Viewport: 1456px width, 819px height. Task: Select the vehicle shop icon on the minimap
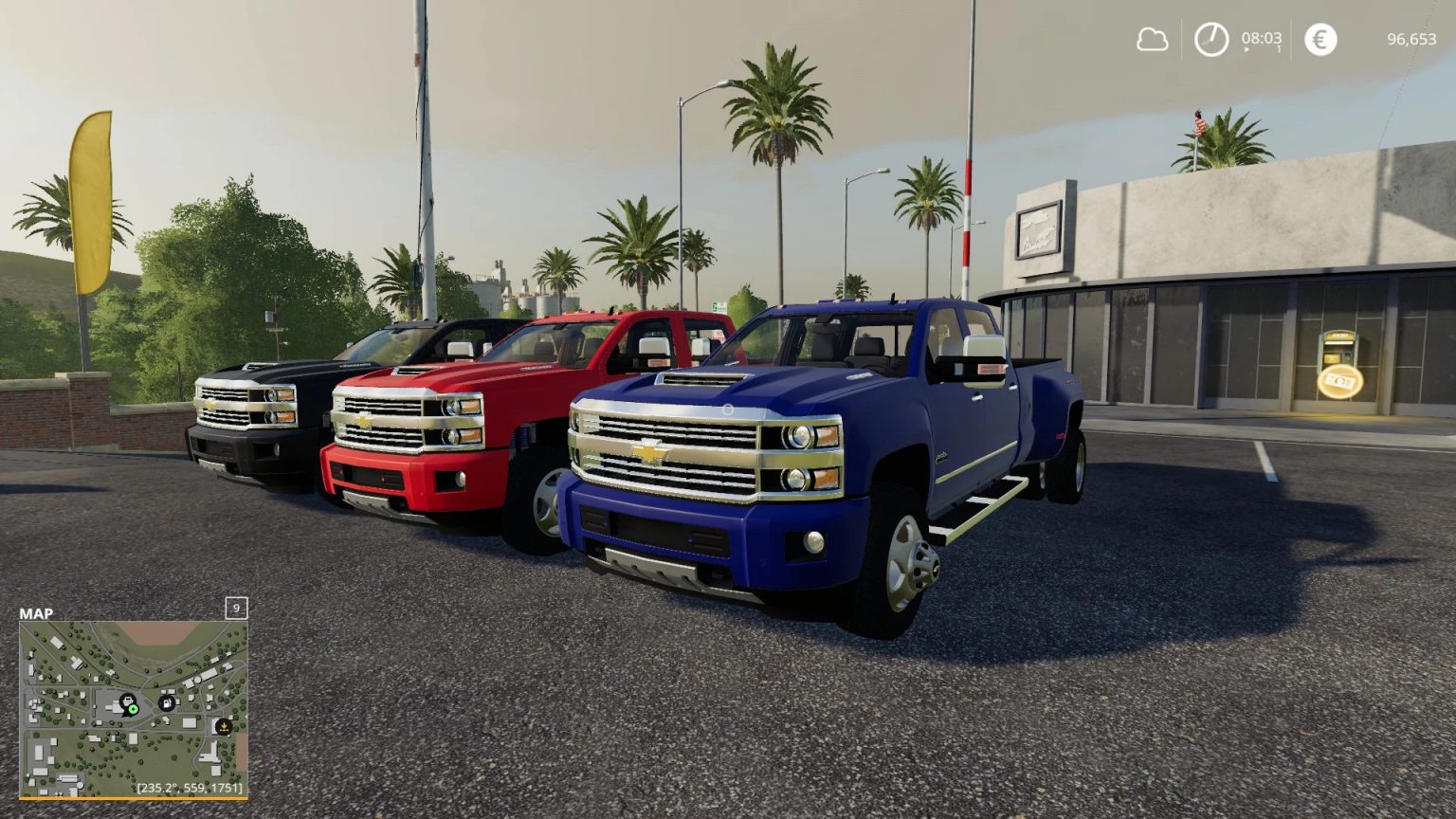coord(128,701)
